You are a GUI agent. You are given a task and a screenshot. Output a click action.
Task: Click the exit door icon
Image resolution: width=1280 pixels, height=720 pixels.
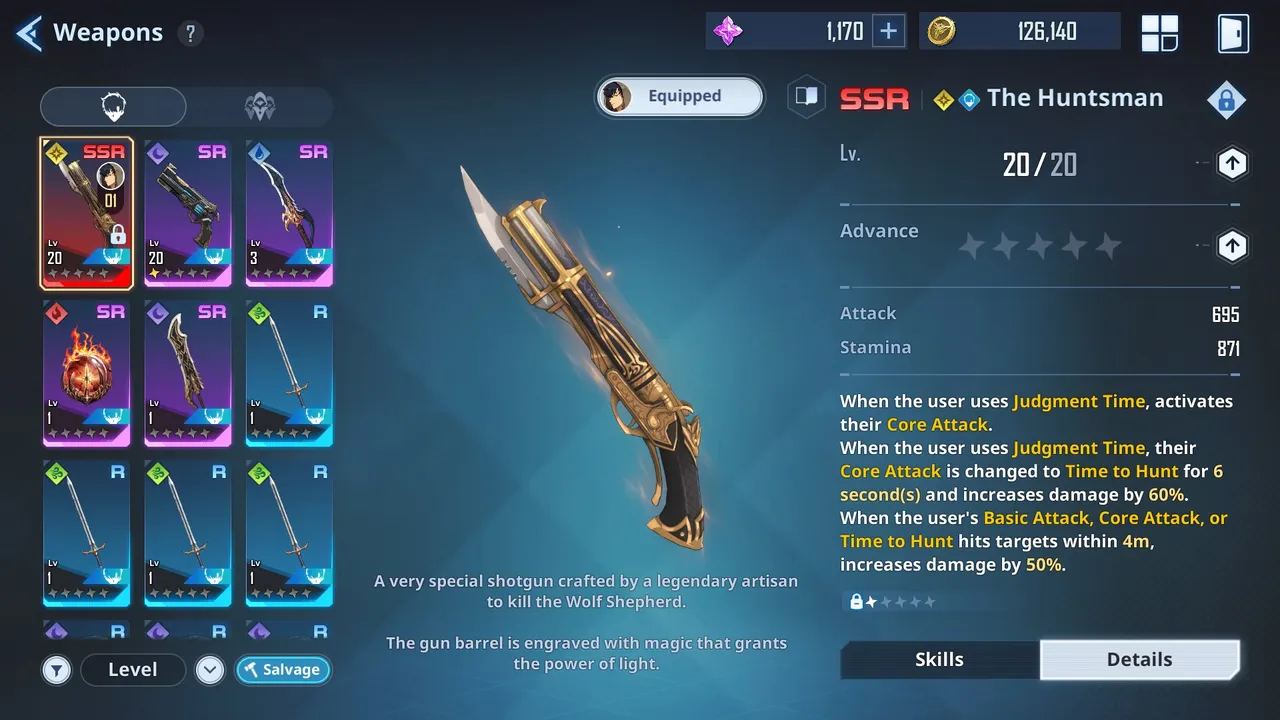pyautogui.click(x=1232, y=32)
